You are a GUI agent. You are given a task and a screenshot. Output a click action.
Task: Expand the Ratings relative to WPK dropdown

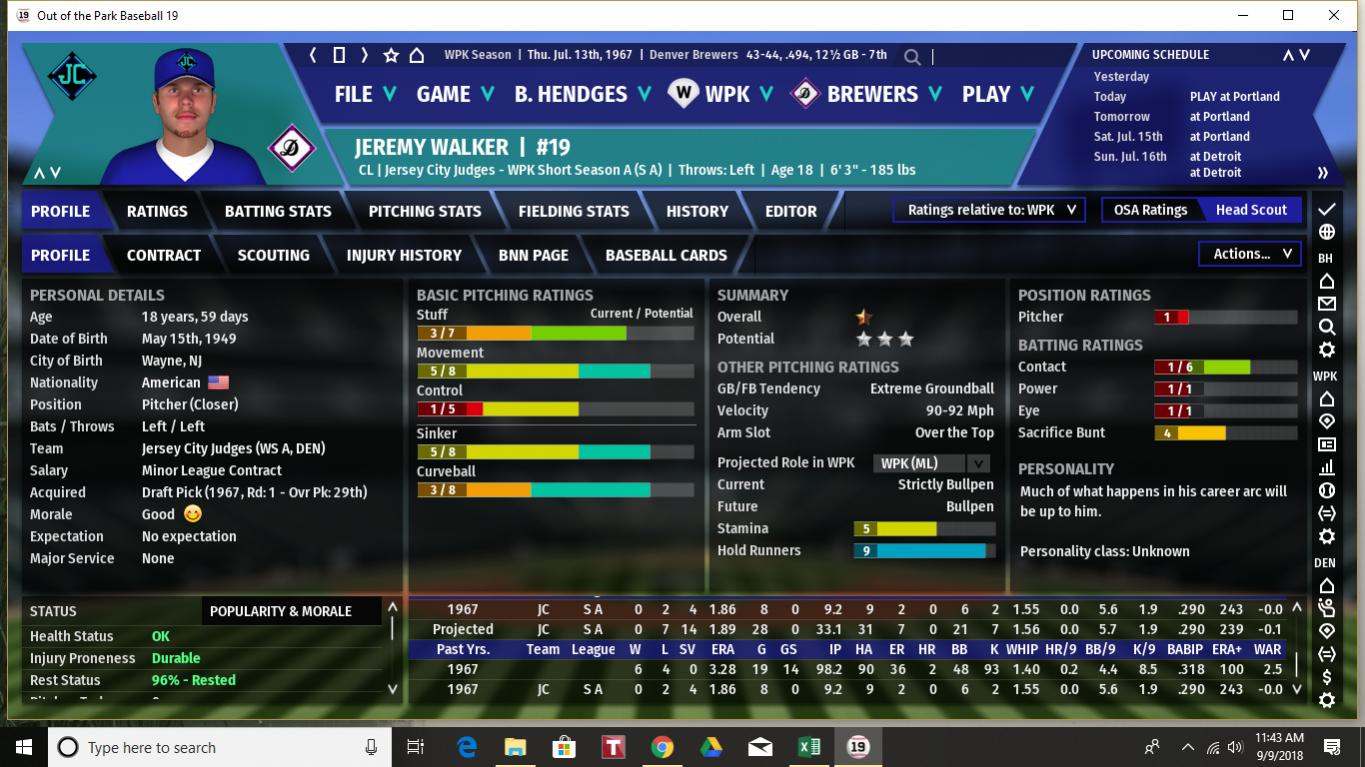(989, 210)
